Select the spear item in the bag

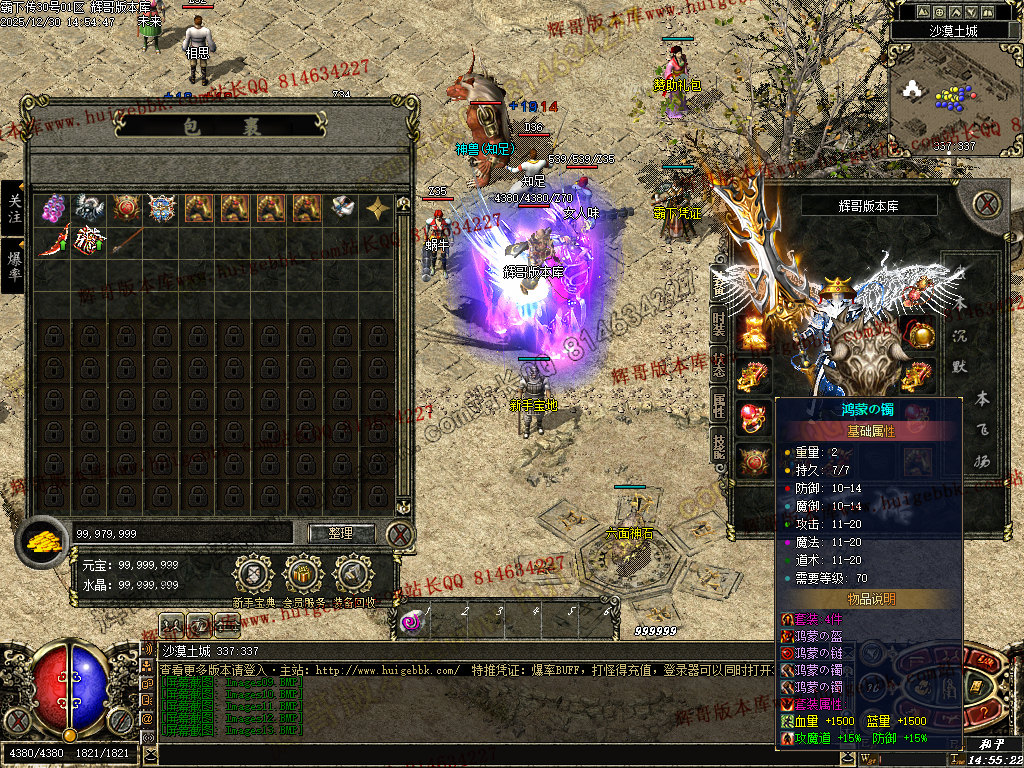[126, 241]
